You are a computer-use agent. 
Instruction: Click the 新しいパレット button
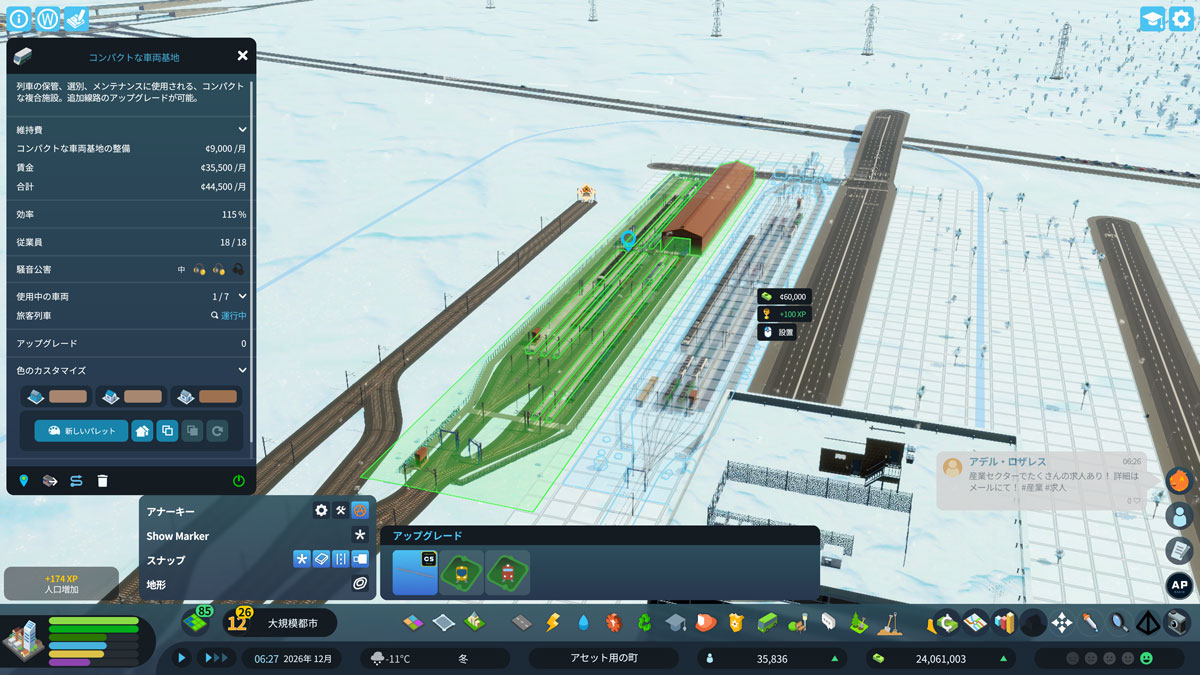coord(81,431)
